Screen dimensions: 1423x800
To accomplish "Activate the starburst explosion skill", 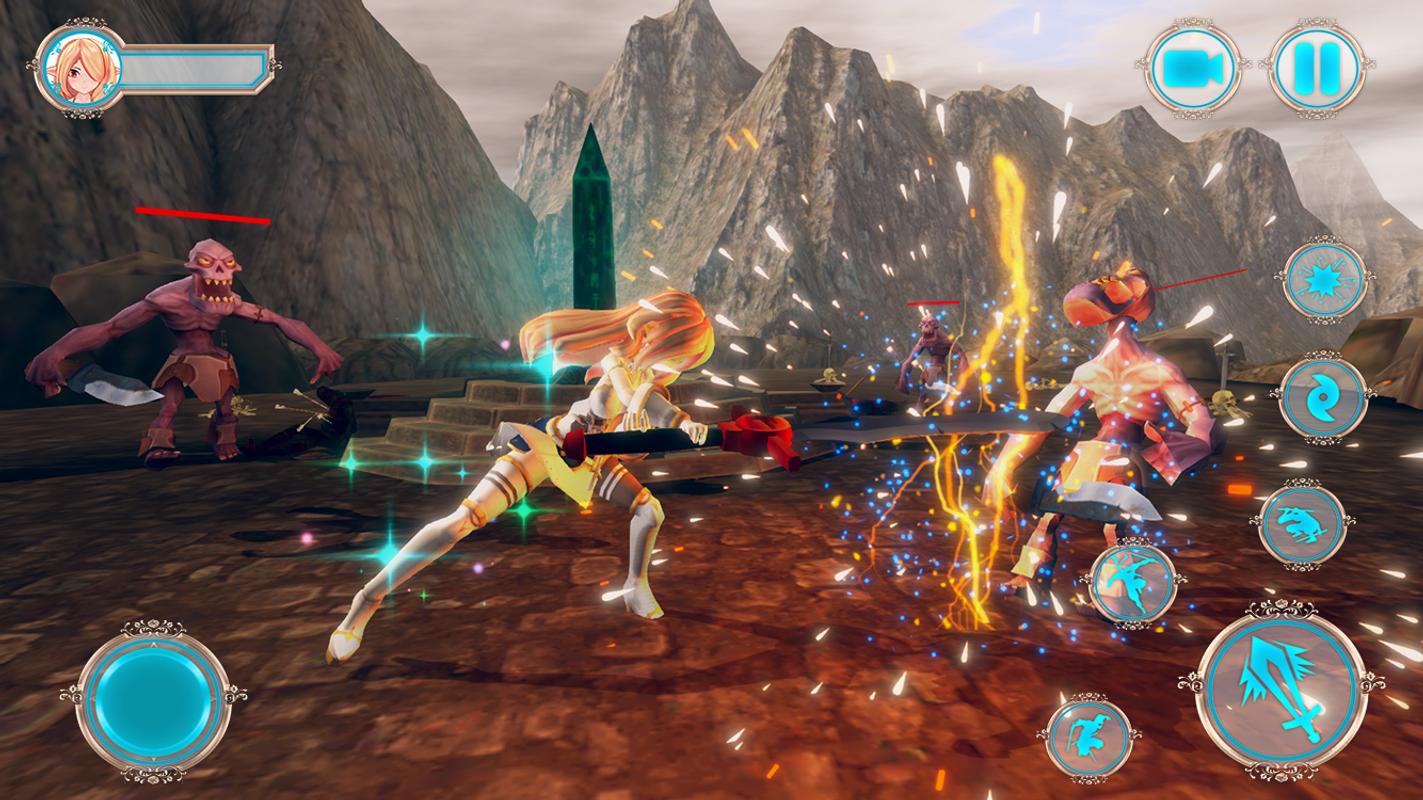I will 1326,279.
